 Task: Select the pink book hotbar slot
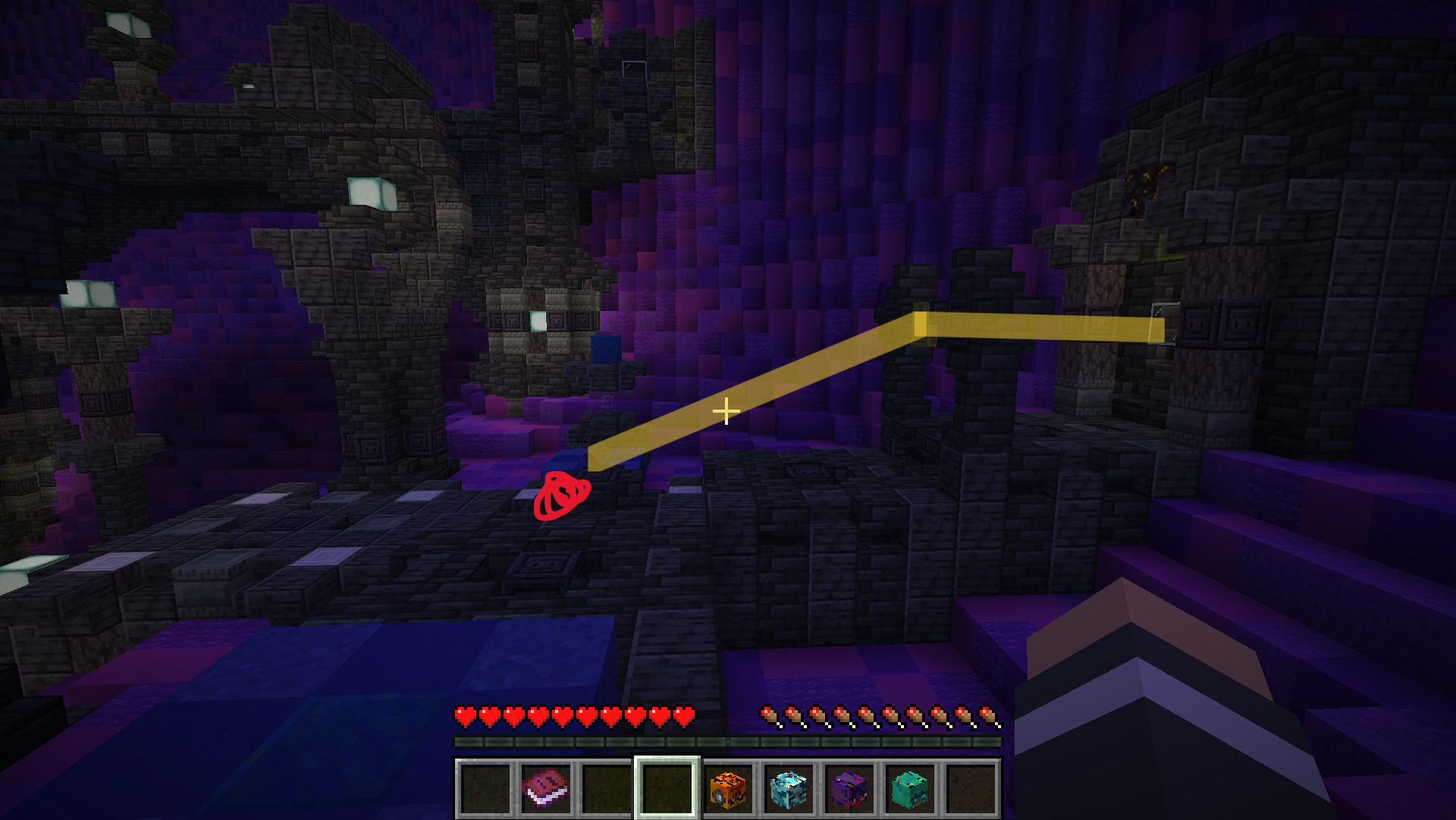pyautogui.click(x=546, y=789)
